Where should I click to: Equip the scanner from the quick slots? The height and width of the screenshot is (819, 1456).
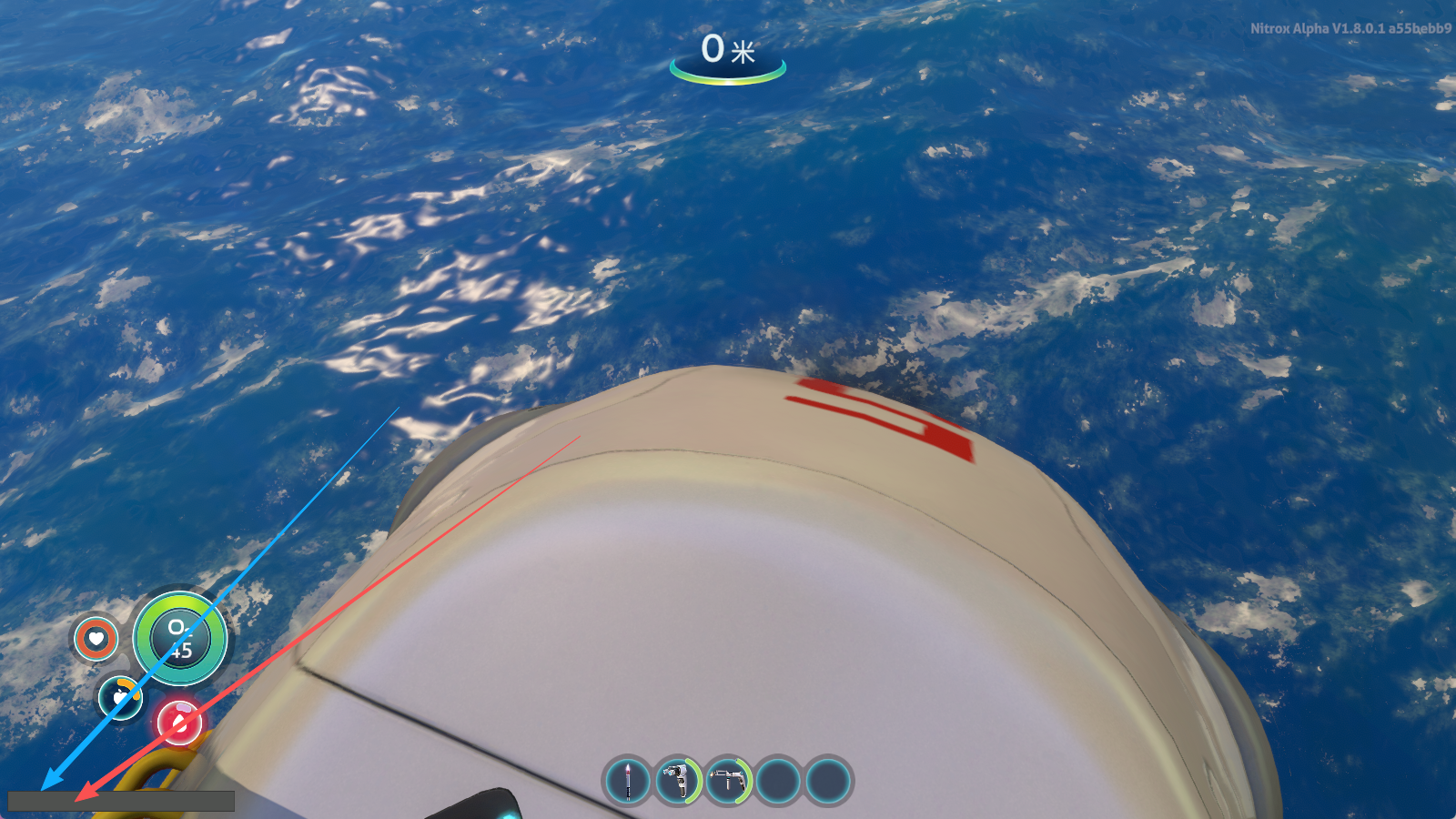click(677, 781)
